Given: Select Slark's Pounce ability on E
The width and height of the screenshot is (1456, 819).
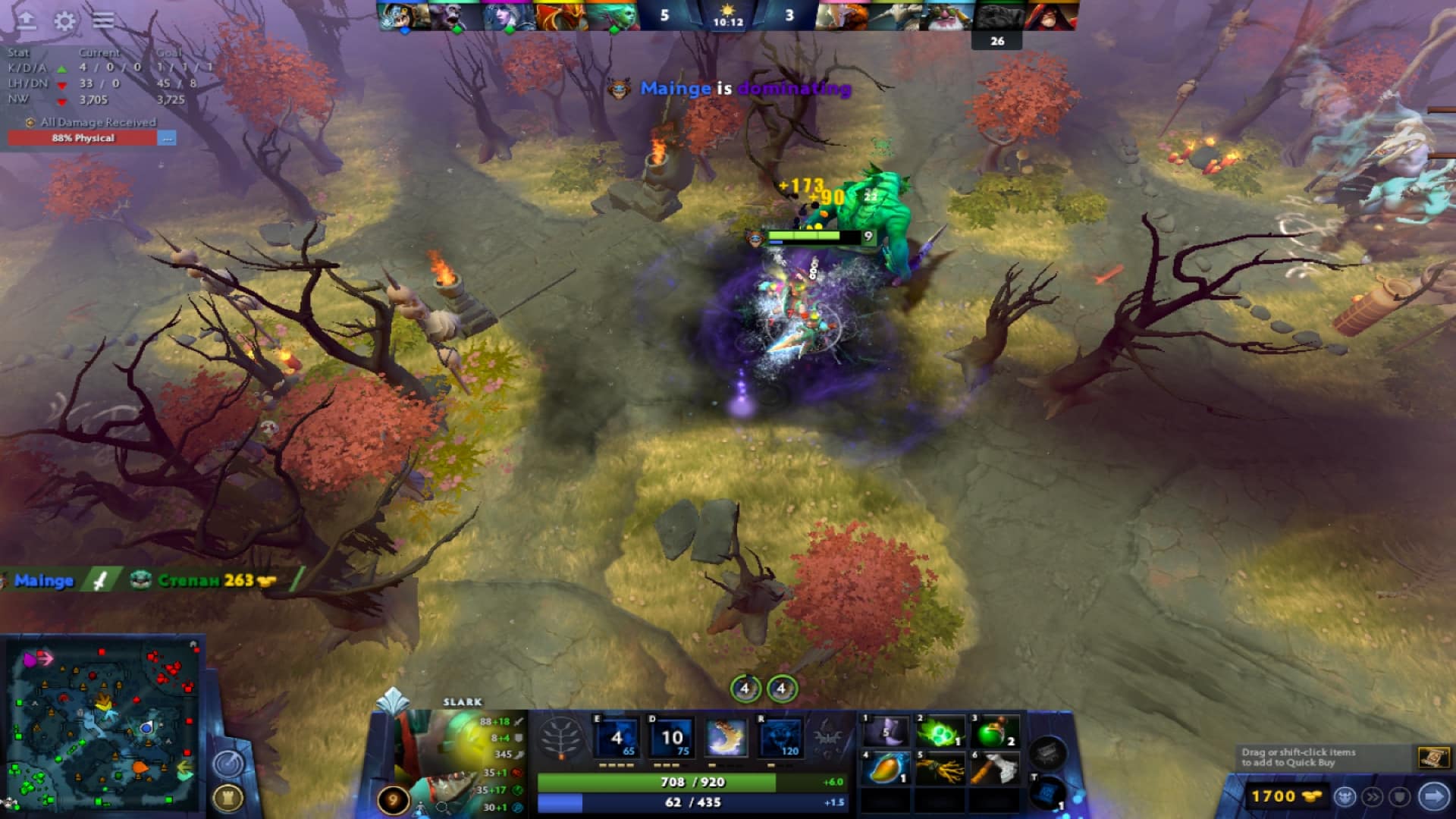Looking at the screenshot, I should tap(617, 737).
